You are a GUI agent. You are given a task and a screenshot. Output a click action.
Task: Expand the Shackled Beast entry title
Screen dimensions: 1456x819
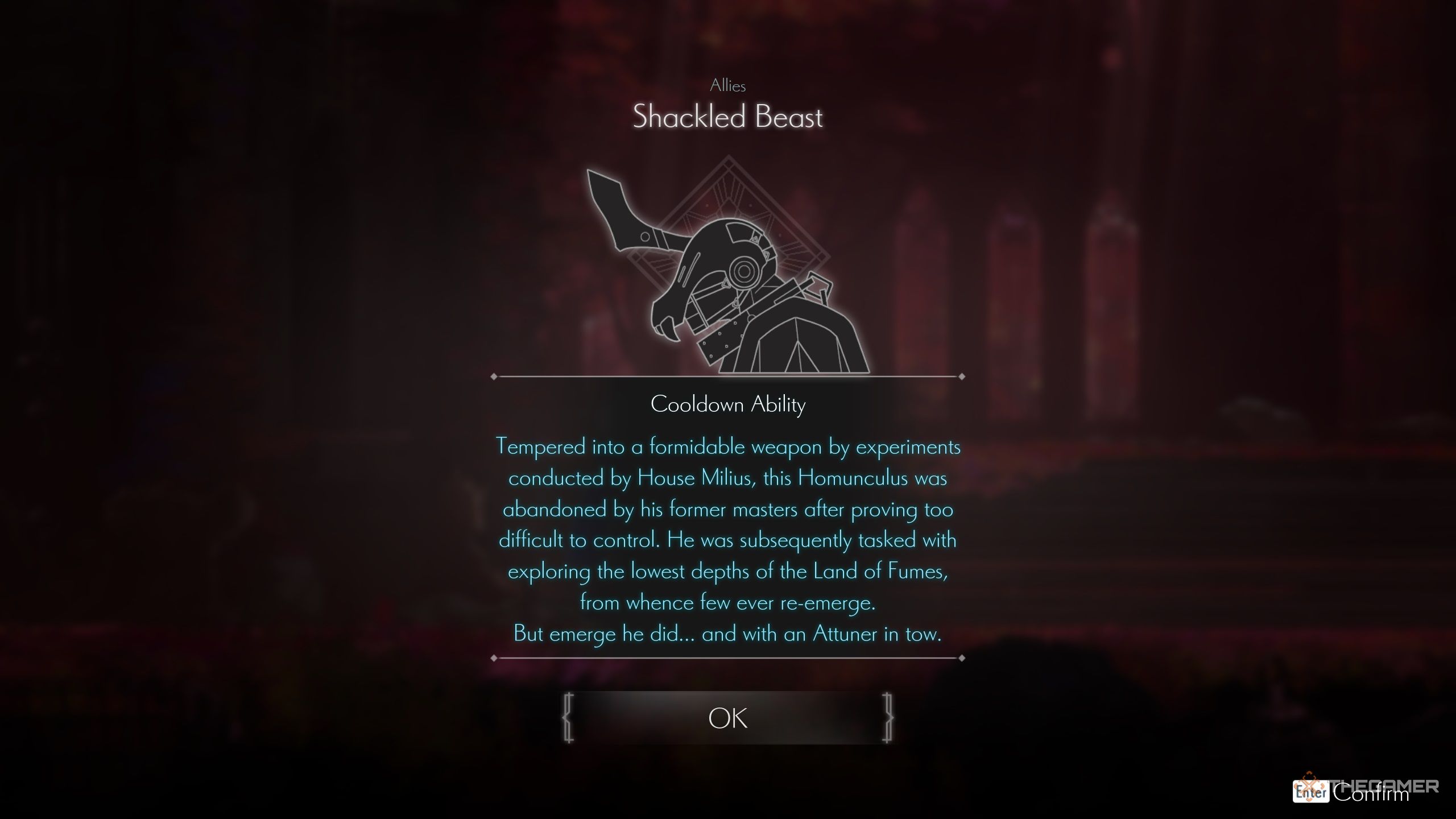click(727, 118)
